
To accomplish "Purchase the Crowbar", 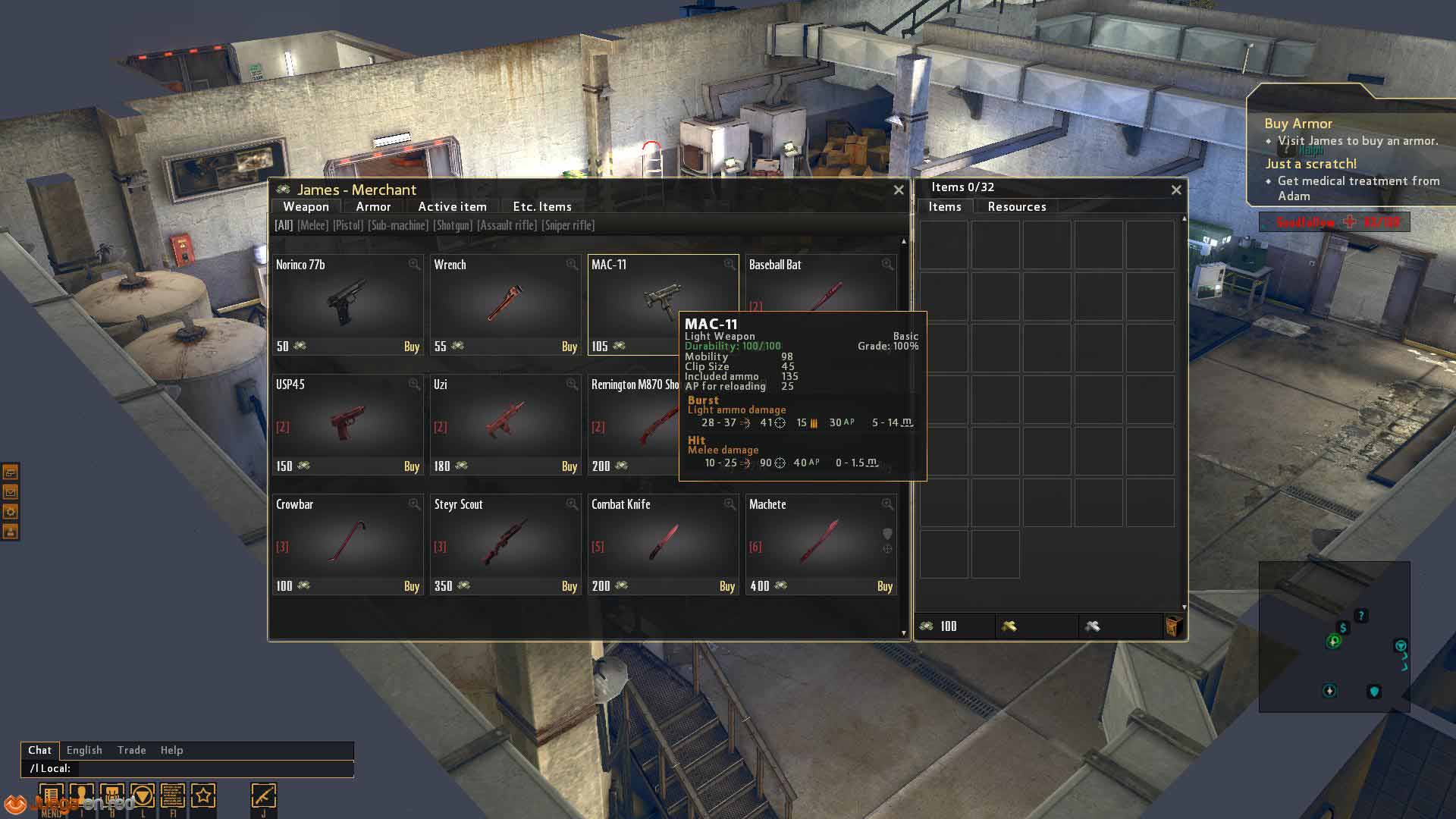I will (411, 586).
